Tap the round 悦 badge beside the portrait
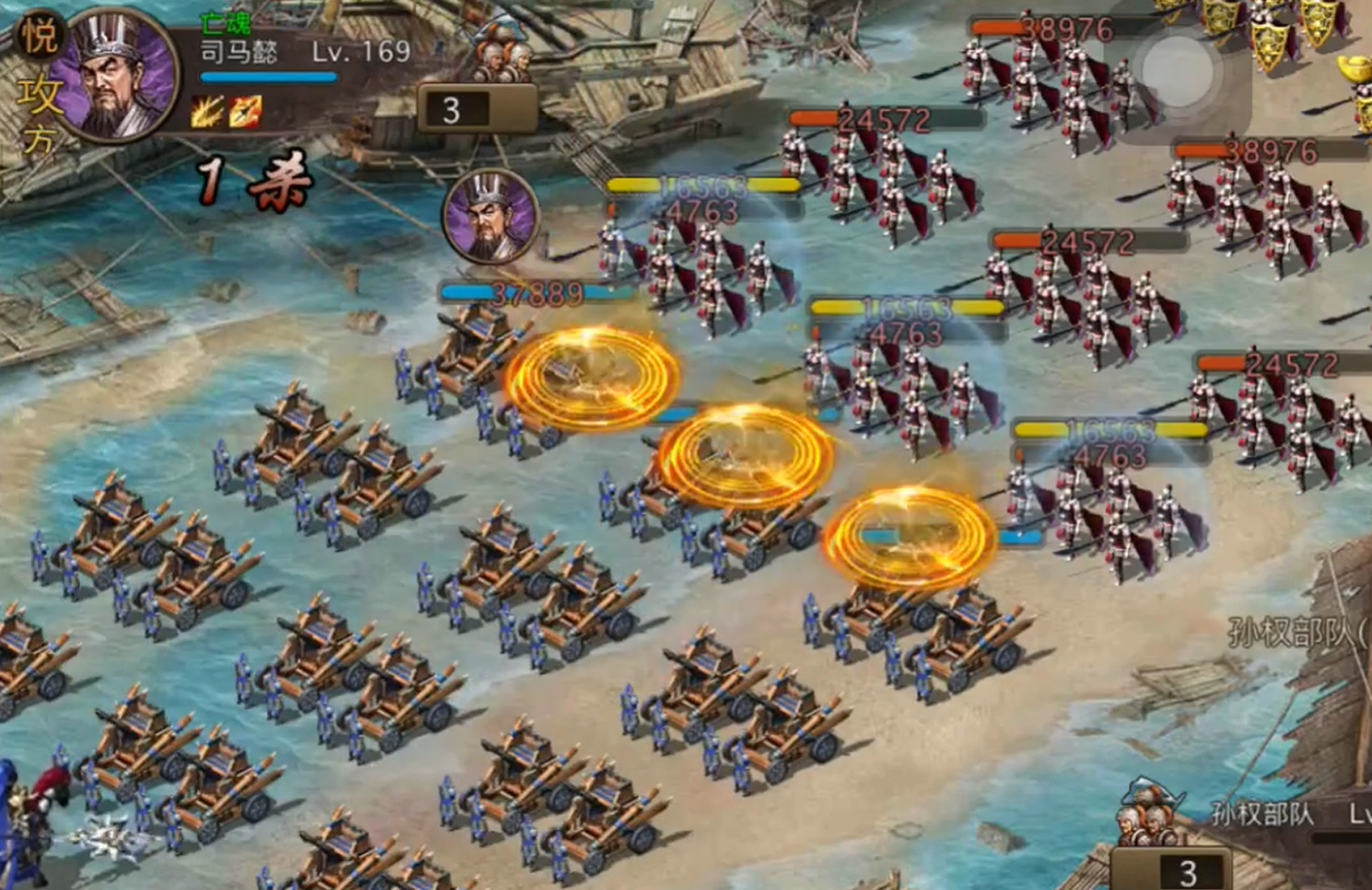 pos(40,37)
